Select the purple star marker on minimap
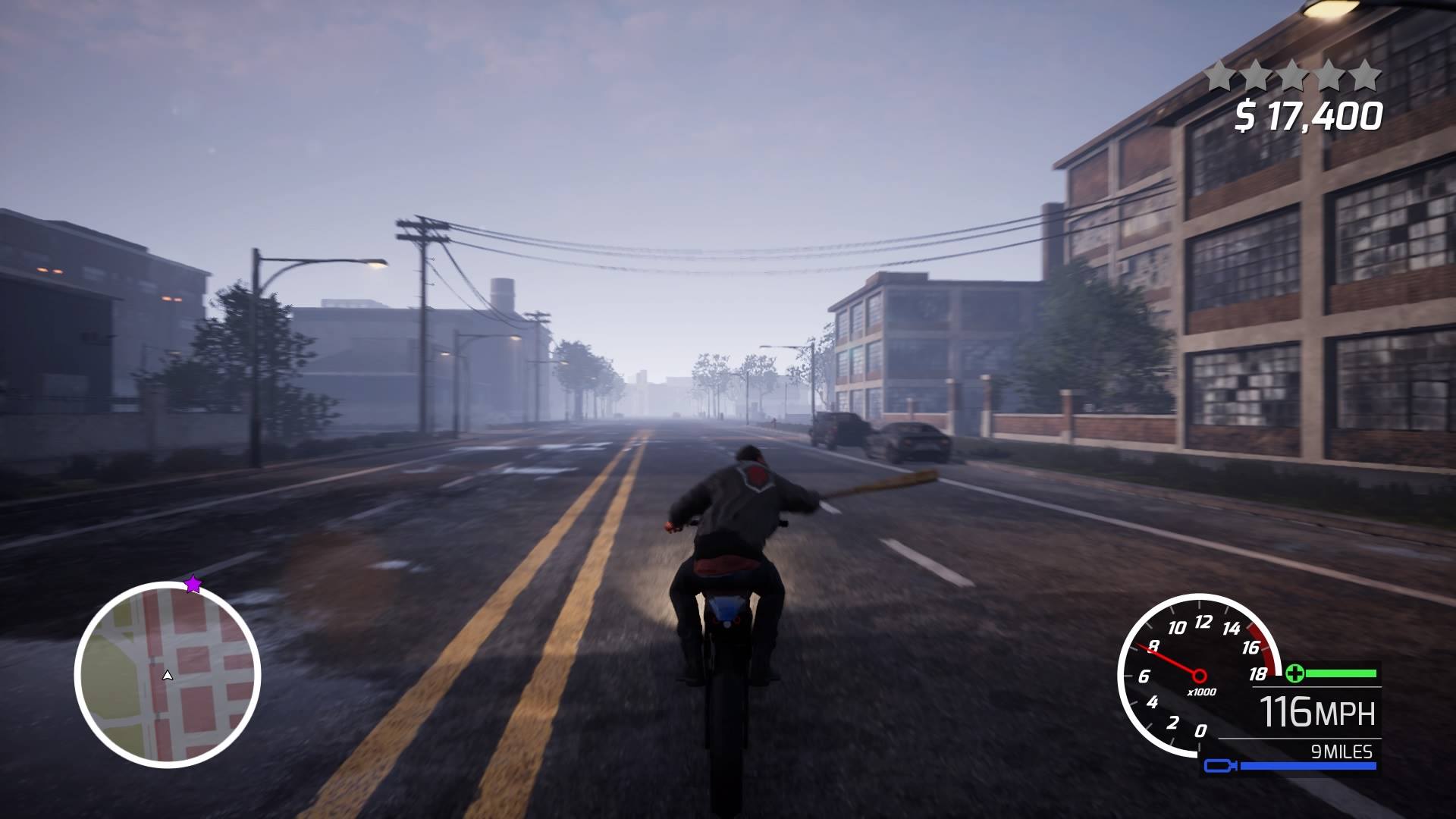 (193, 585)
